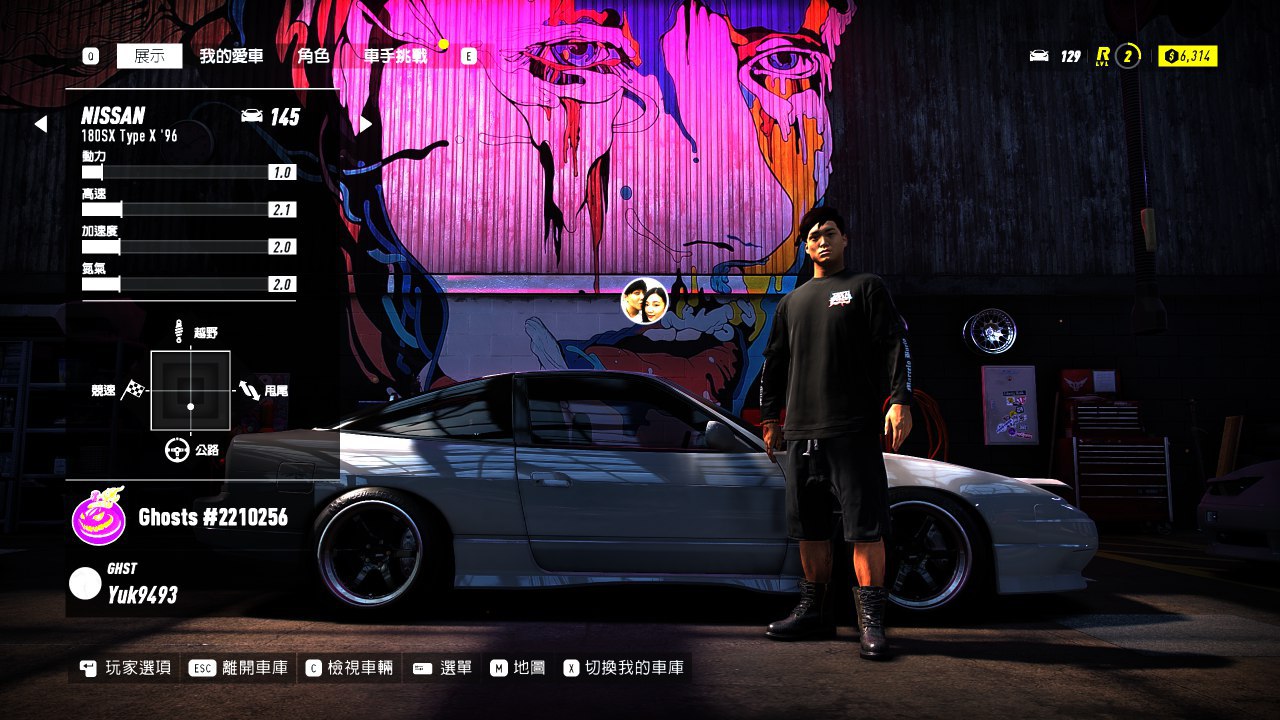Viewport: 1280px width, 720px height.
Task: Select 檢視車輛 to inspect the car
Action: tap(350, 668)
